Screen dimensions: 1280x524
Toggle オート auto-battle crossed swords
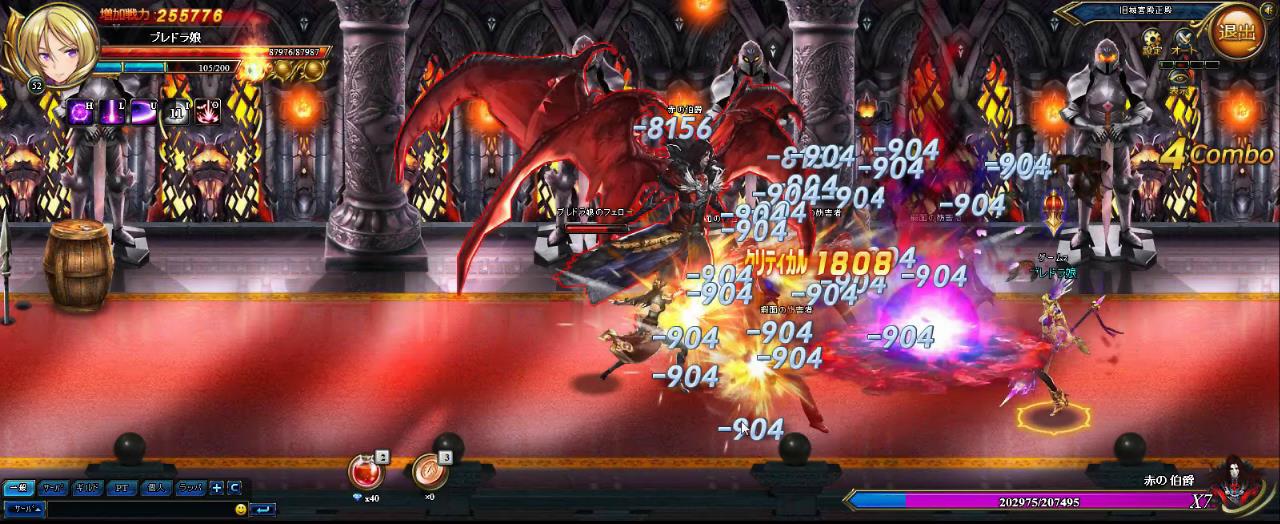[1183, 39]
